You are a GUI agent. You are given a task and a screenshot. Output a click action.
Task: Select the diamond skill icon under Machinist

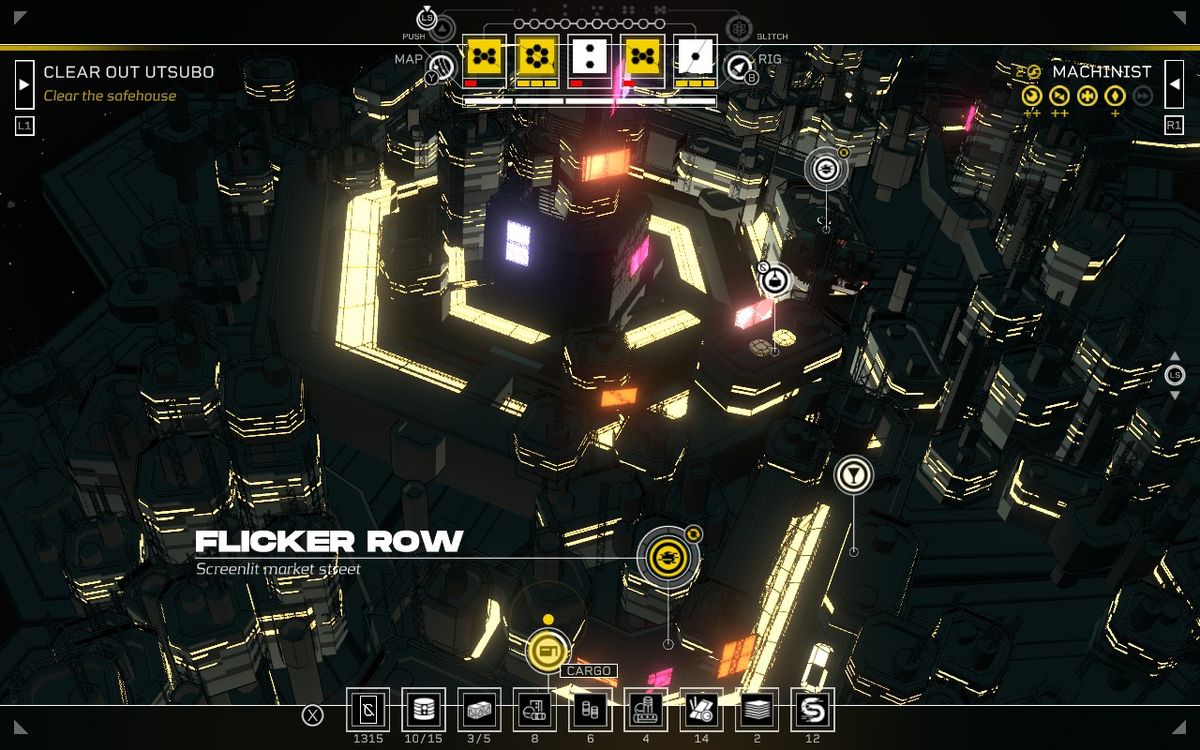coord(1115,96)
